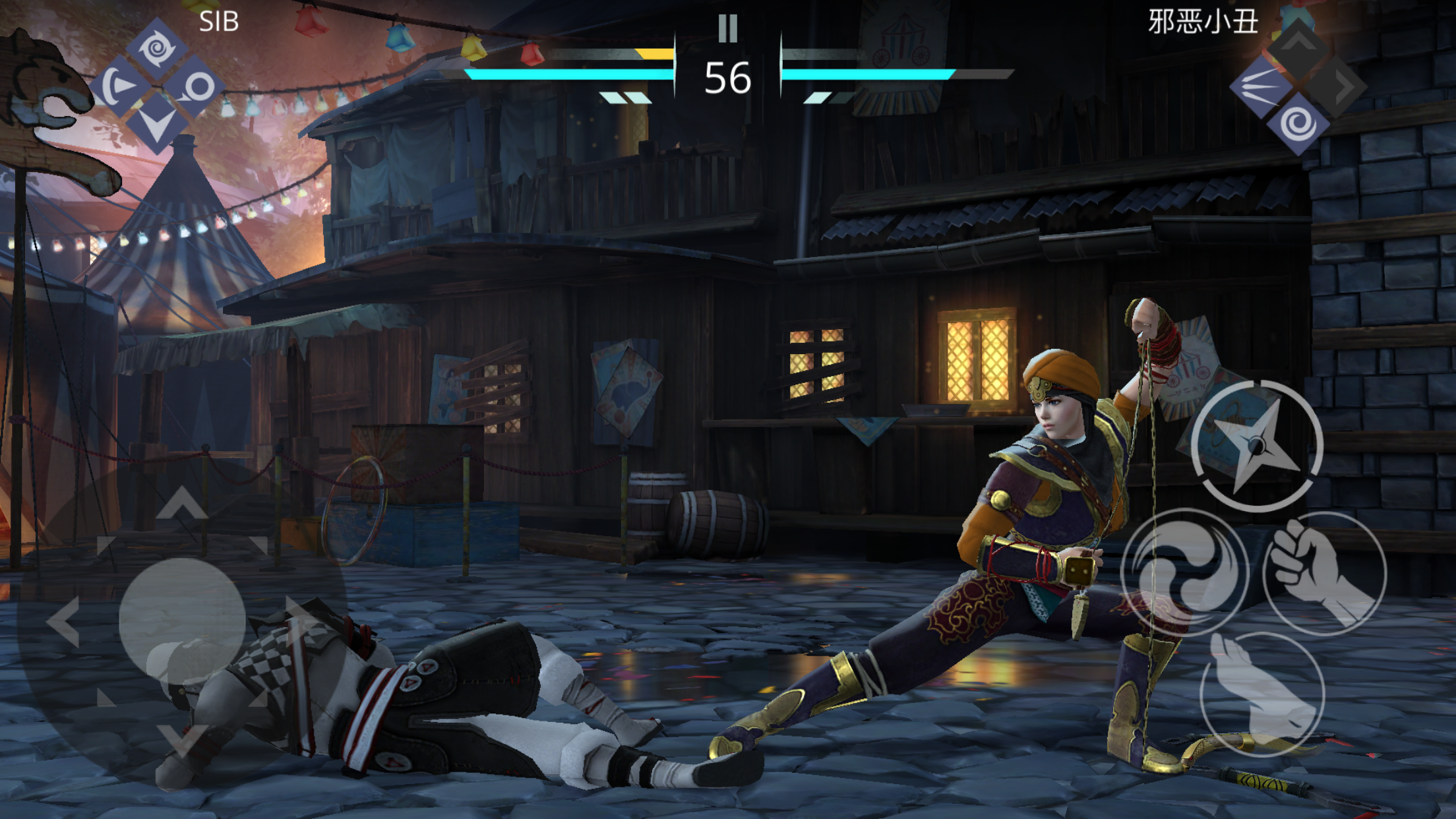This screenshot has width=1456, height=819.
Task: Throw a shuriken with the ranged attack button
Action: pyautogui.click(x=1257, y=446)
